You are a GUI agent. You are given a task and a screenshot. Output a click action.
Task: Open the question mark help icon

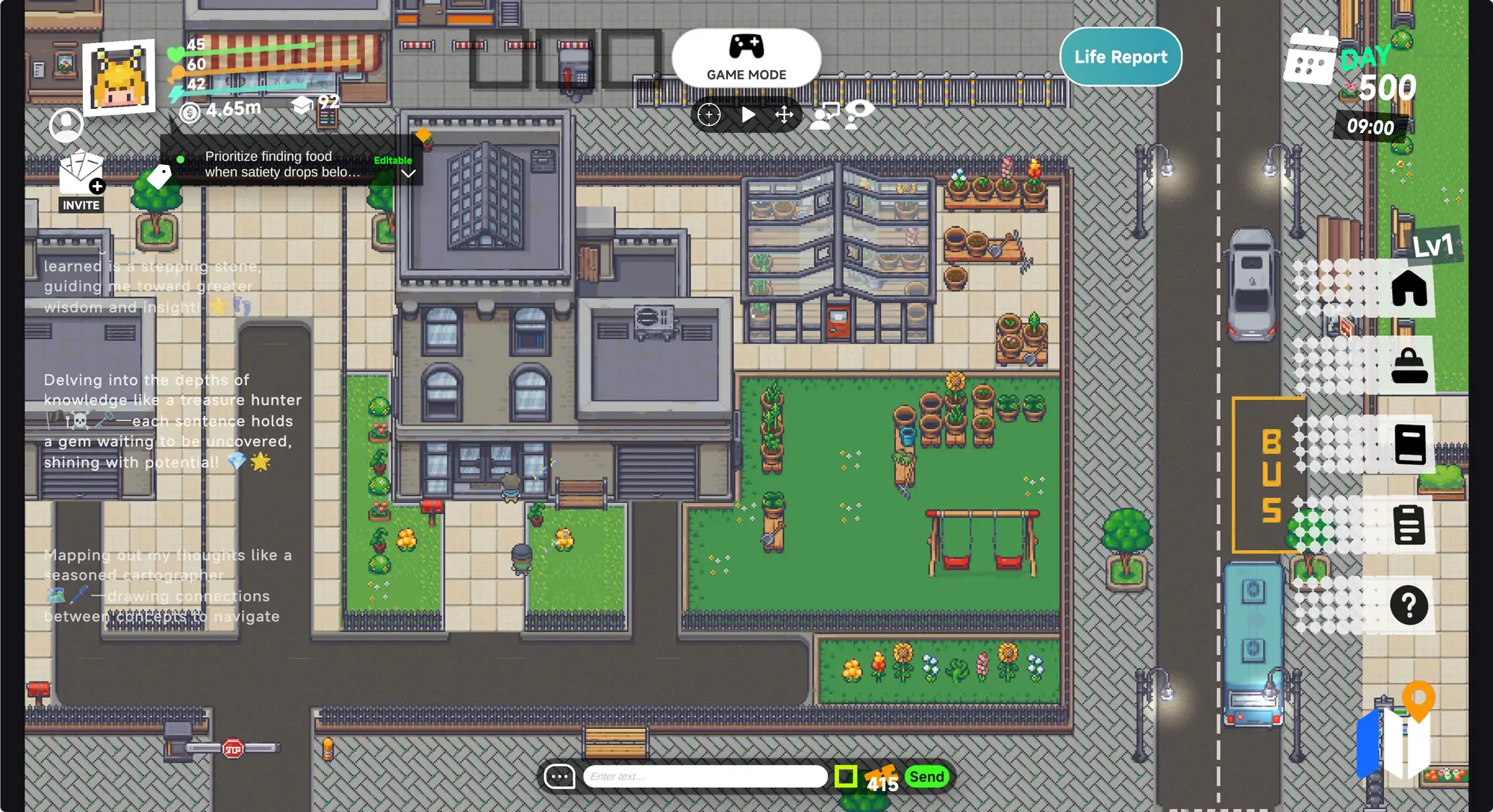1409,605
